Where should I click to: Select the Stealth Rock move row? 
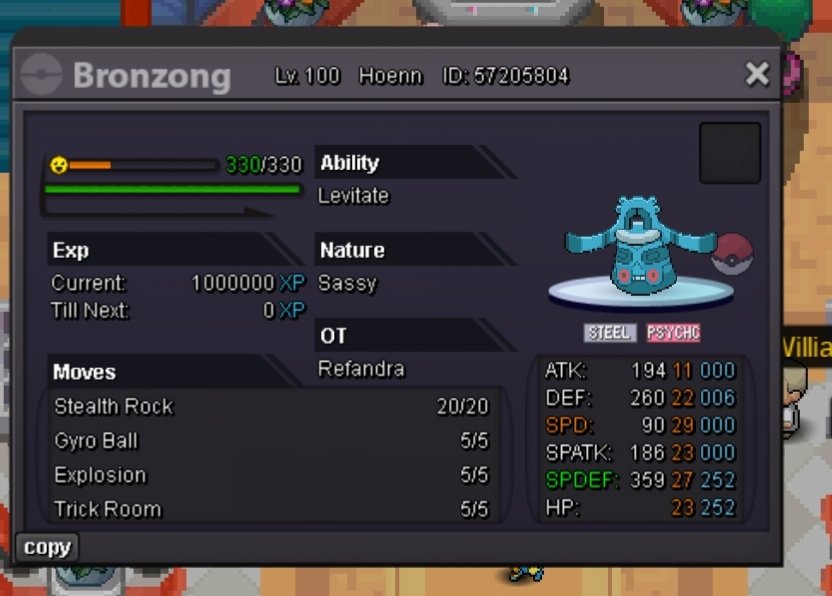pyautogui.click(x=271, y=406)
